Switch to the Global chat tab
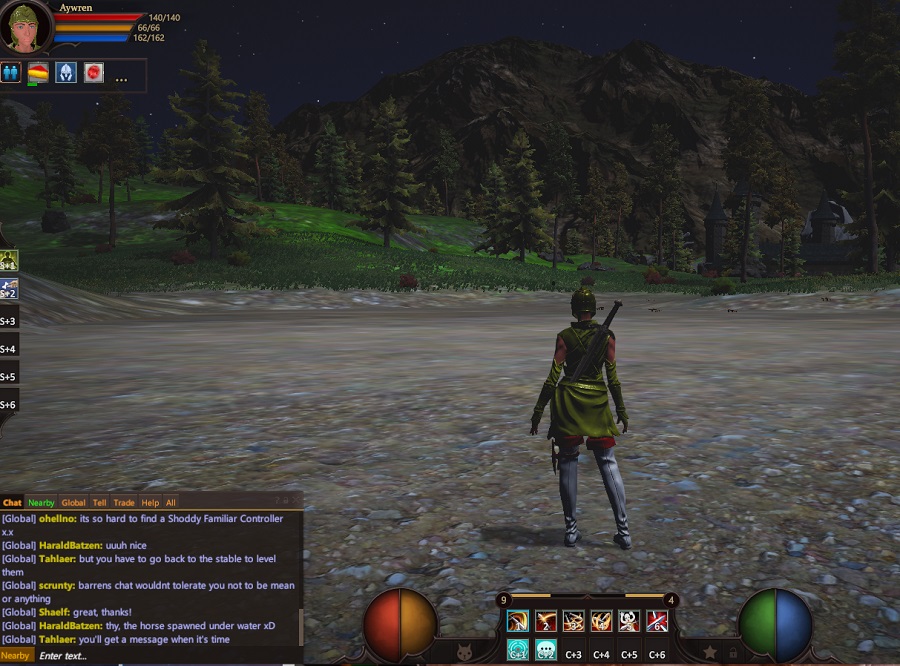 (73, 503)
